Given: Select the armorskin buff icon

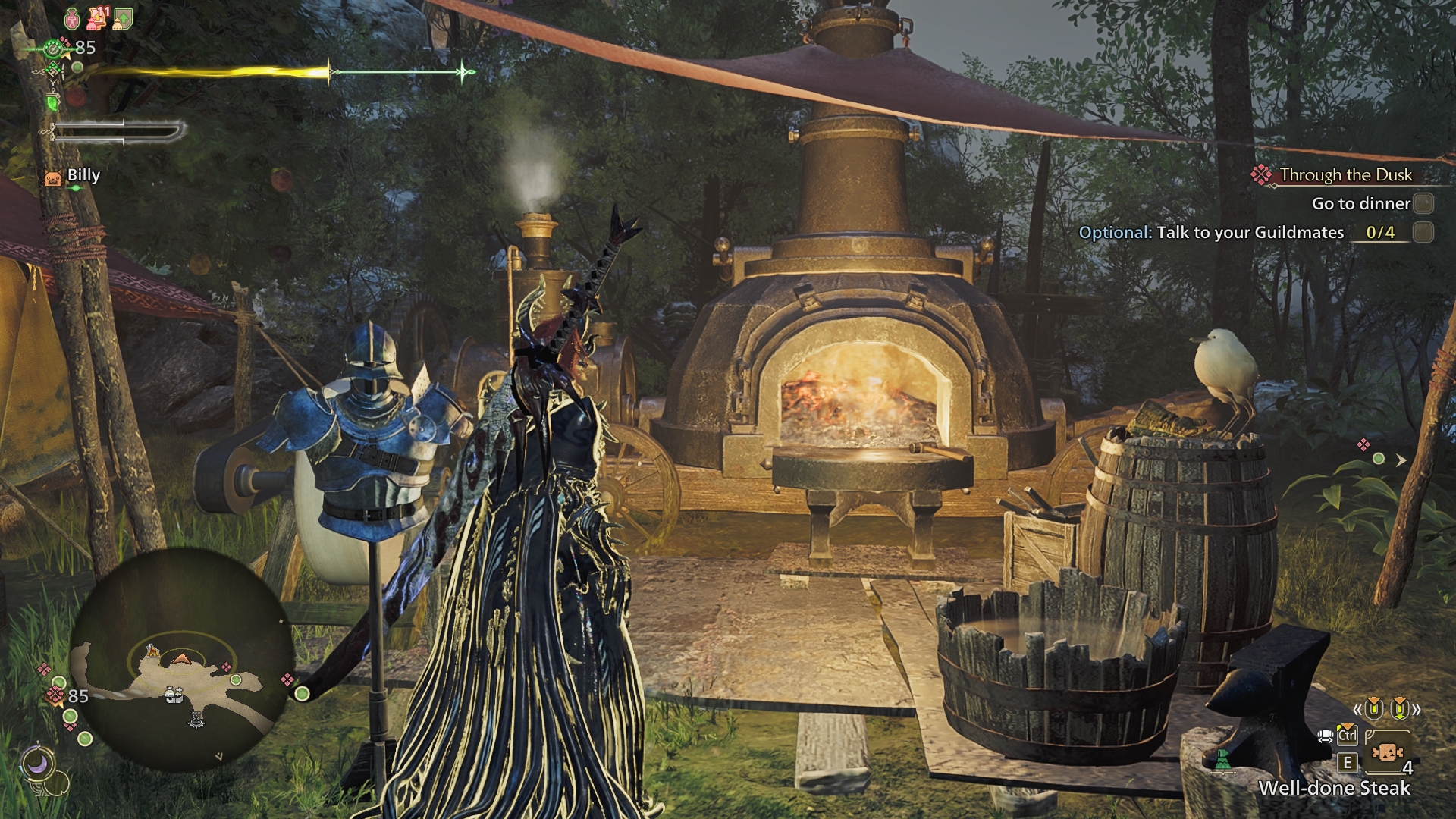Looking at the screenshot, I should pyautogui.click(x=121, y=20).
